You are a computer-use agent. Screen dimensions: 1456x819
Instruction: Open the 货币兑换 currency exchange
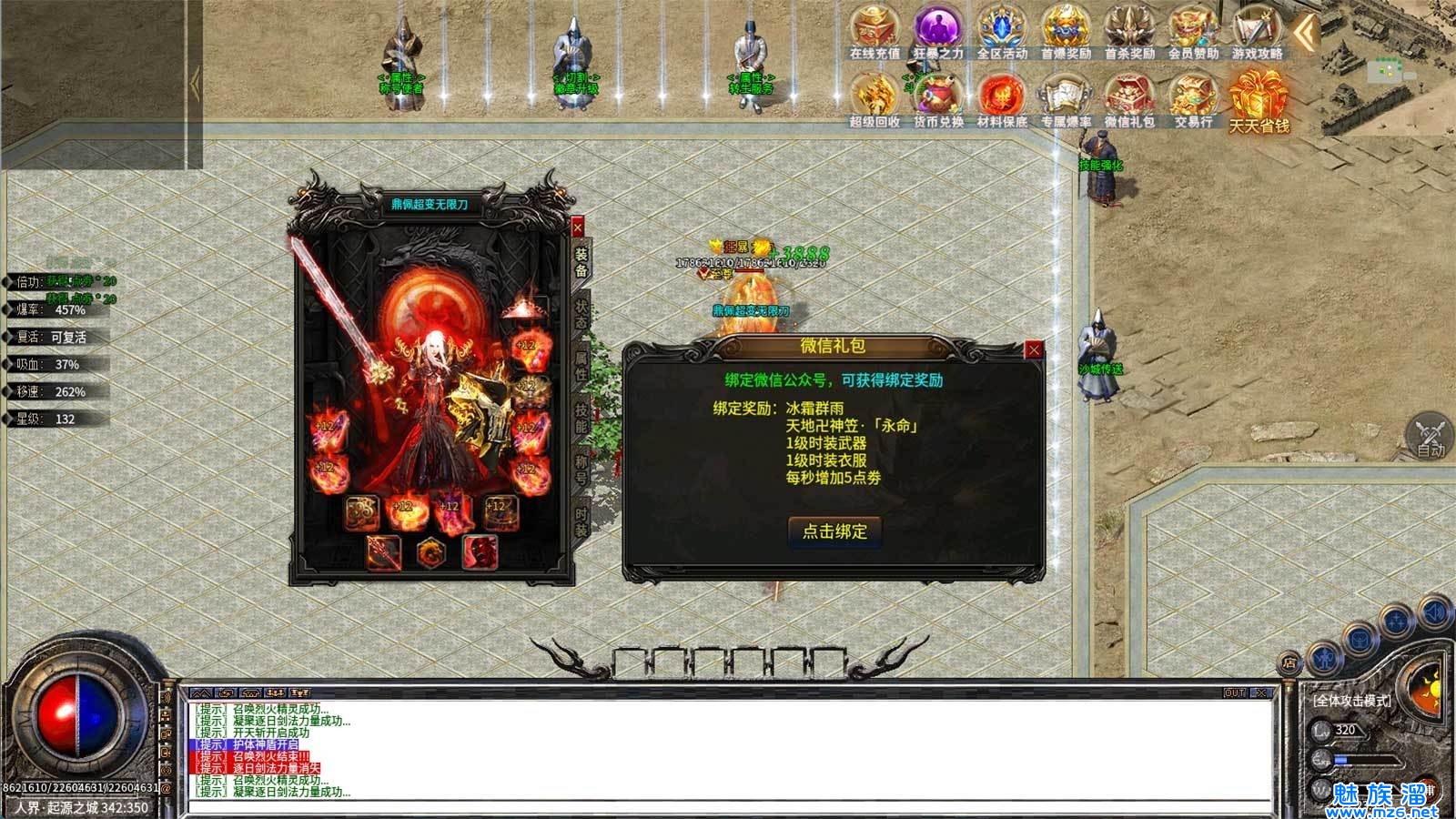pyautogui.click(x=938, y=98)
